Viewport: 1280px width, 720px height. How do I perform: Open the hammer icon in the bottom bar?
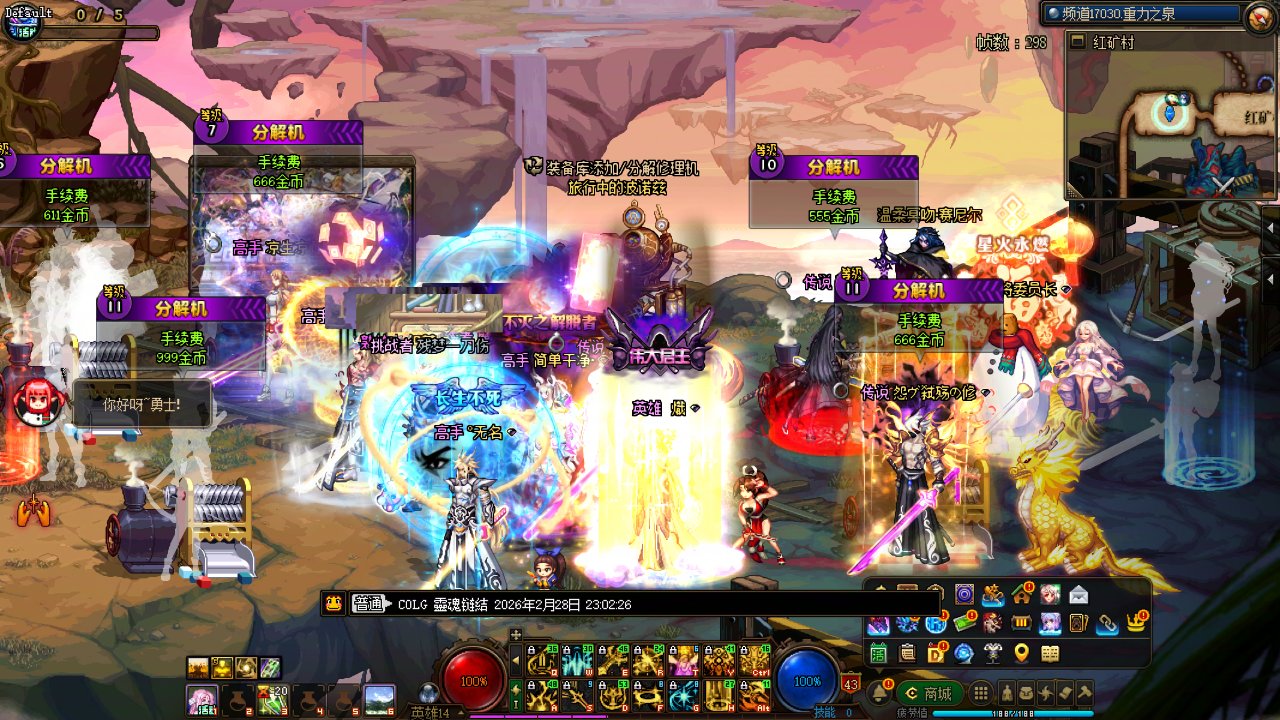(x=1083, y=693)
